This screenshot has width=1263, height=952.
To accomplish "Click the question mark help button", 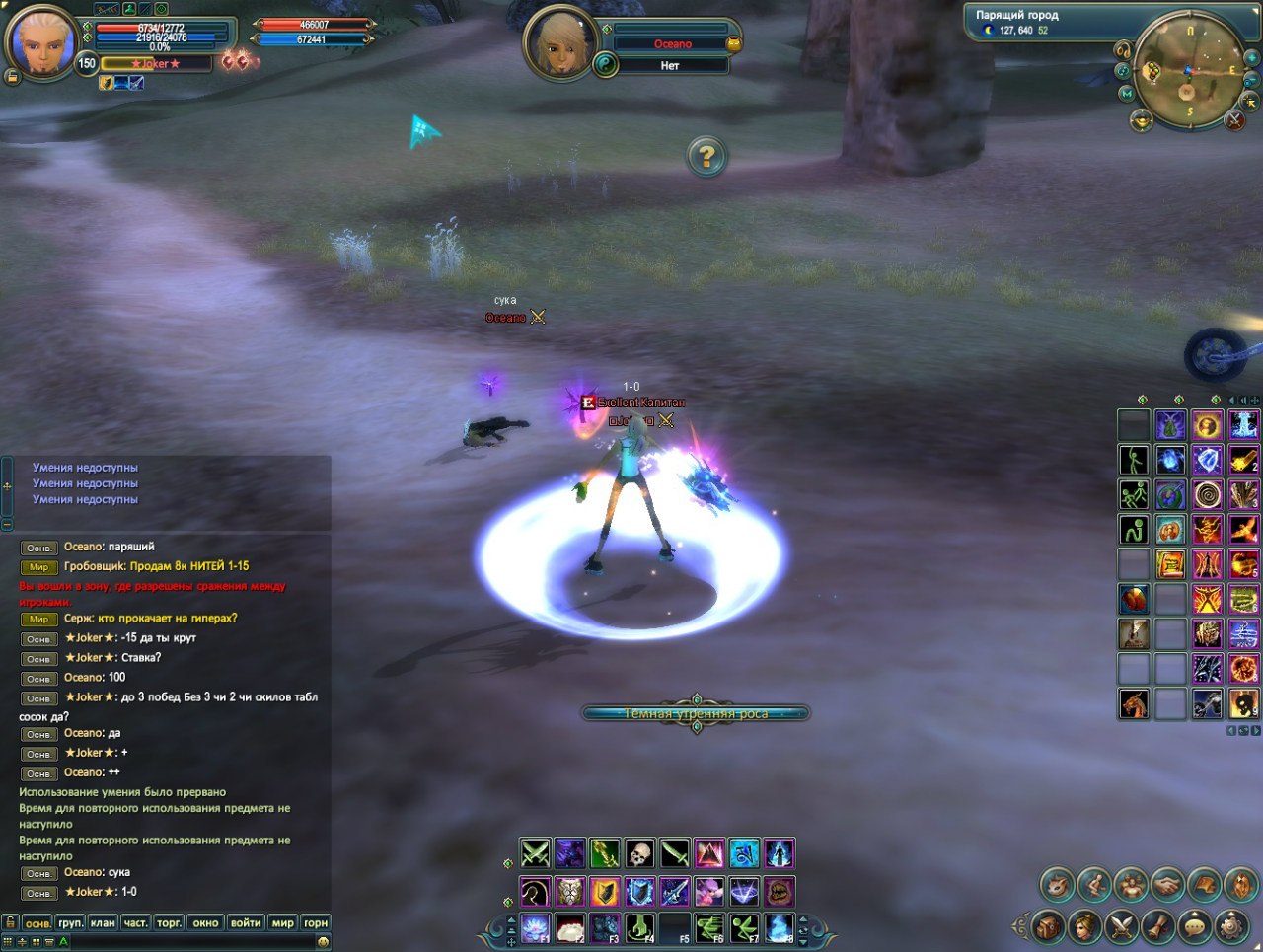I will coord(706,156).
